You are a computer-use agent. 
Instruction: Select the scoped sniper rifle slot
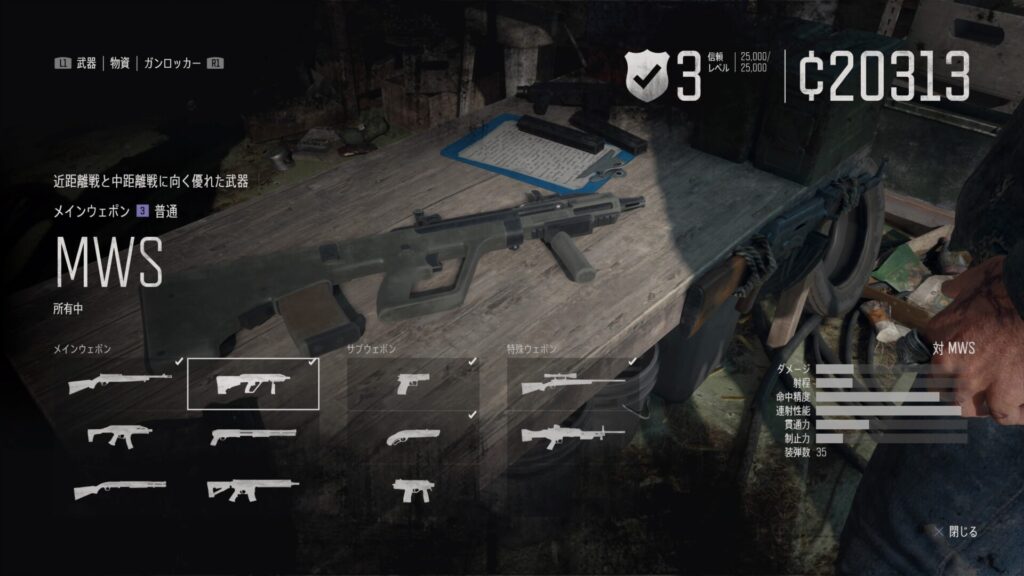(572, 383)
